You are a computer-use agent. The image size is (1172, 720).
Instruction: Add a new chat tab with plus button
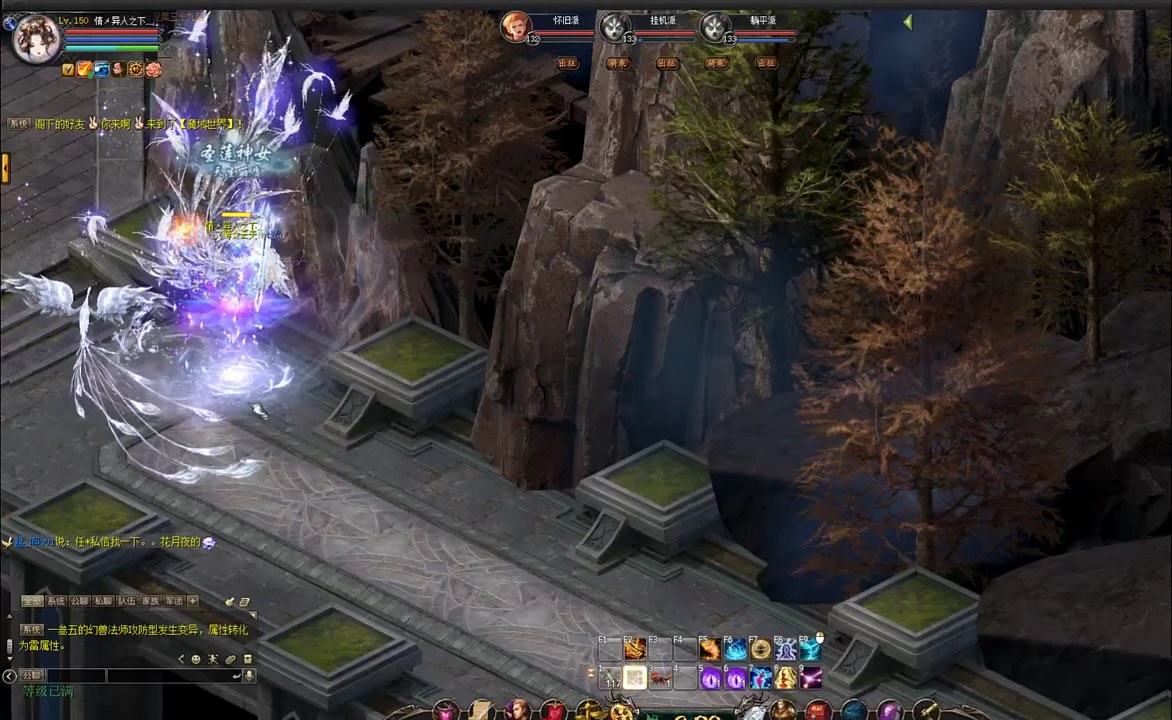[193, 601]
